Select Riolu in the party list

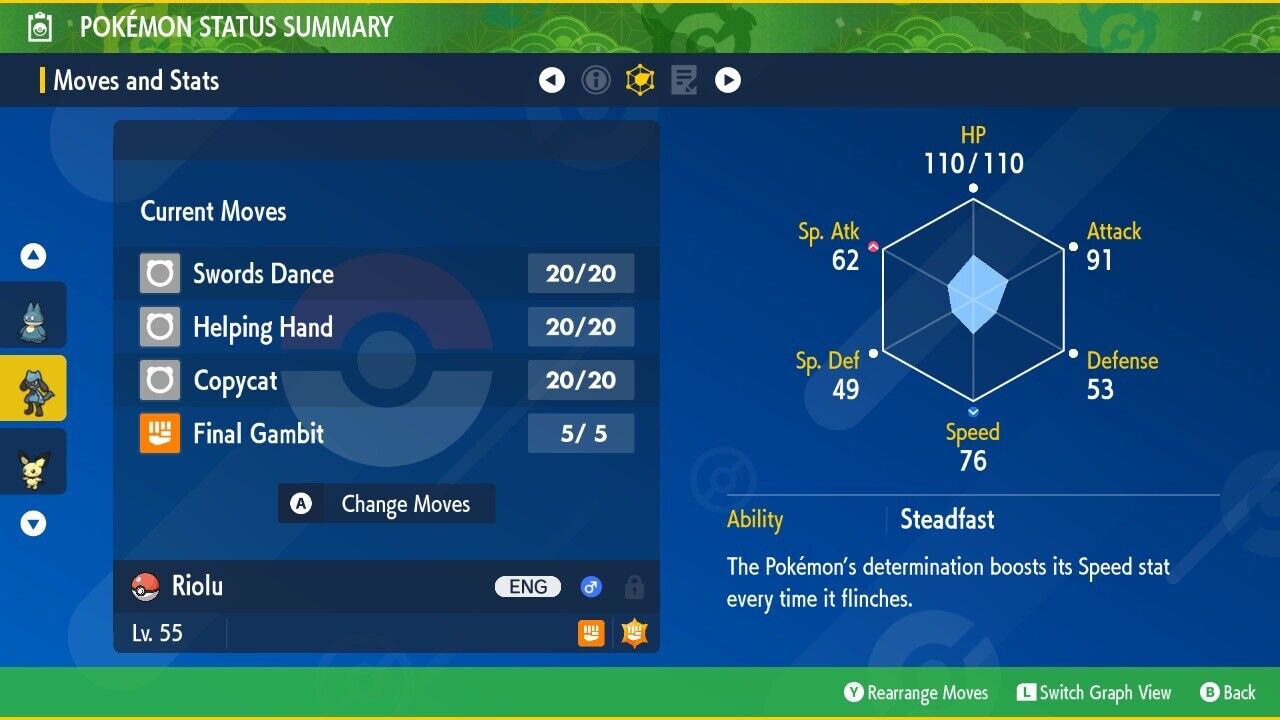tap(32, 388)
